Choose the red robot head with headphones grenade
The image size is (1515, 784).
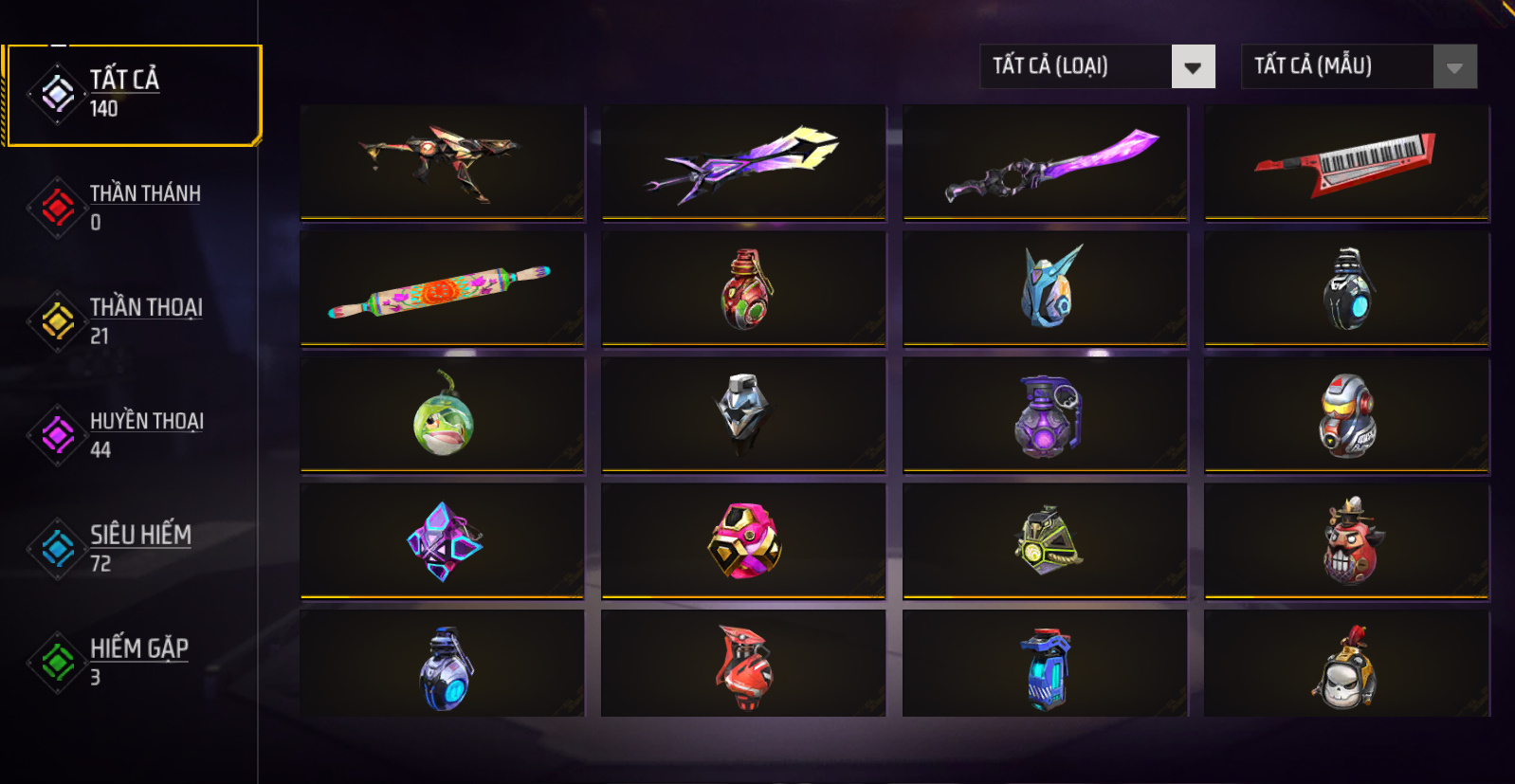pyautogui.click(x=1346, y=415)
